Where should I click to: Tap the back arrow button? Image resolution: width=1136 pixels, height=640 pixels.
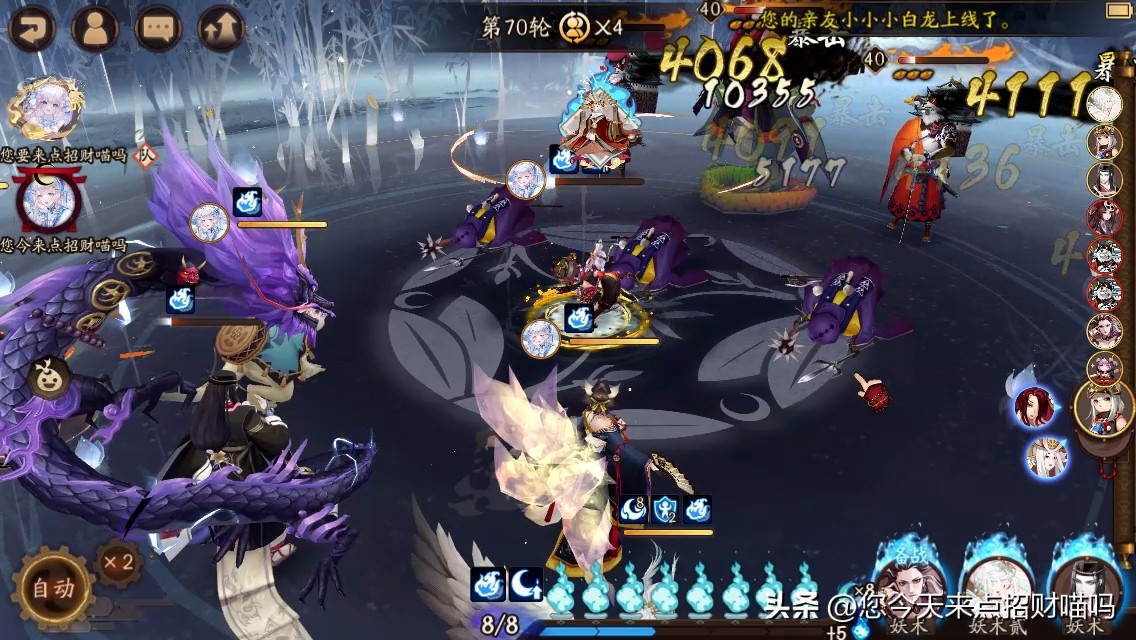click(31, 28)
